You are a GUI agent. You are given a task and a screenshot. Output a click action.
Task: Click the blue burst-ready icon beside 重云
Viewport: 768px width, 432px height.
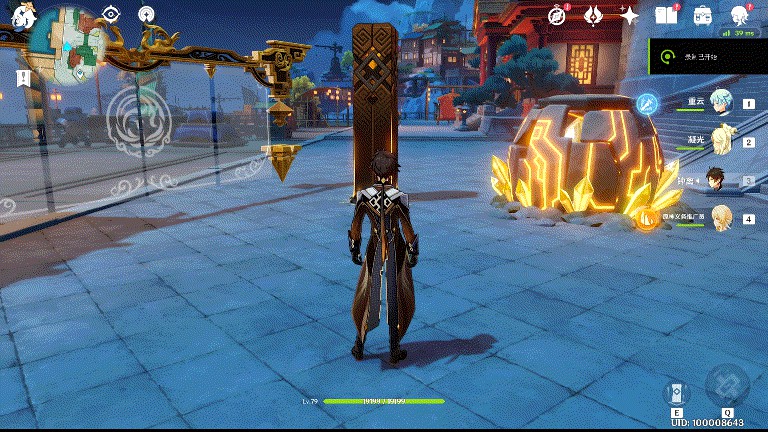click(x=648, y=103)
